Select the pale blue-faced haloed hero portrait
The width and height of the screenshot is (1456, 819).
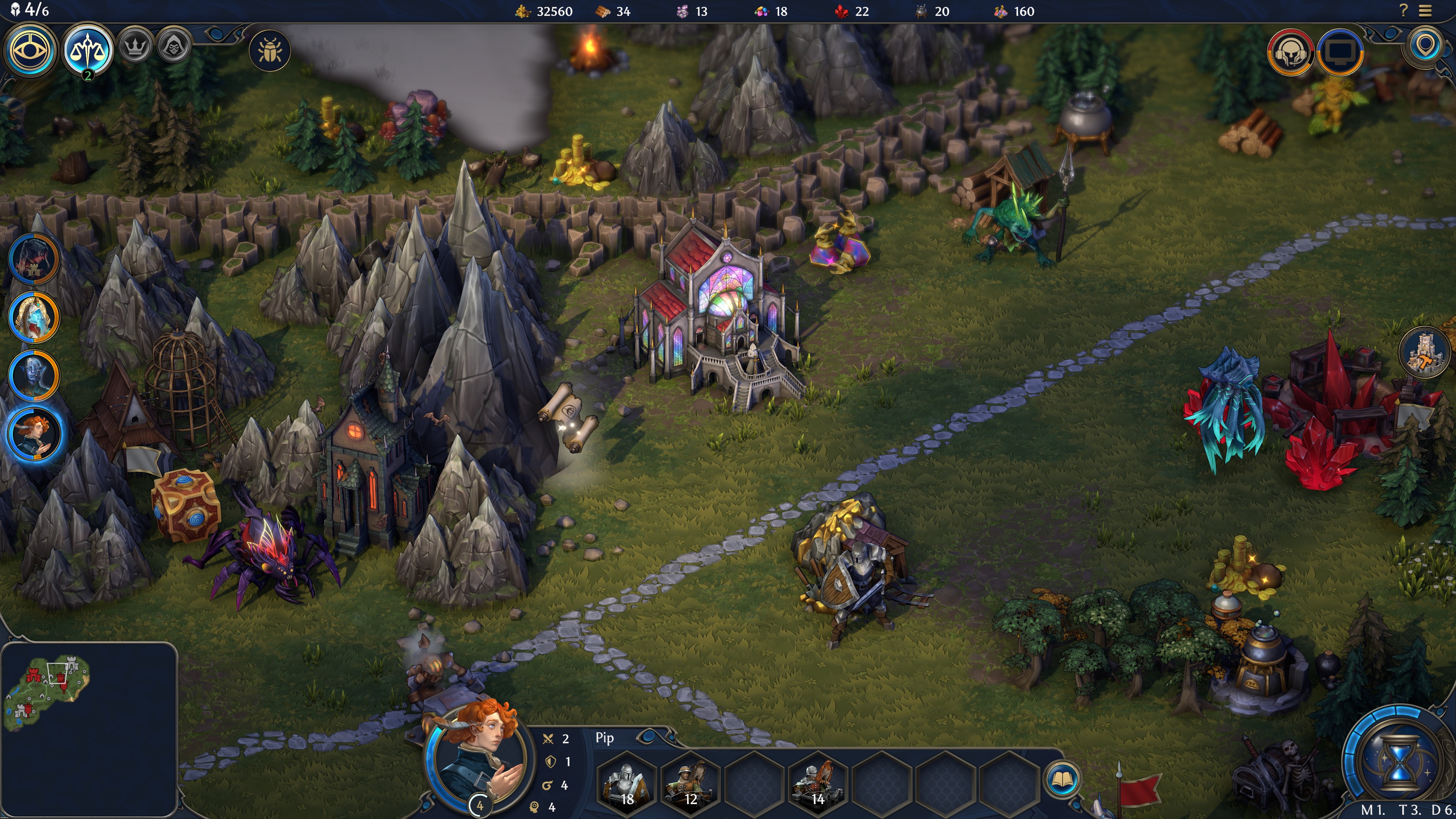(33, 317)
